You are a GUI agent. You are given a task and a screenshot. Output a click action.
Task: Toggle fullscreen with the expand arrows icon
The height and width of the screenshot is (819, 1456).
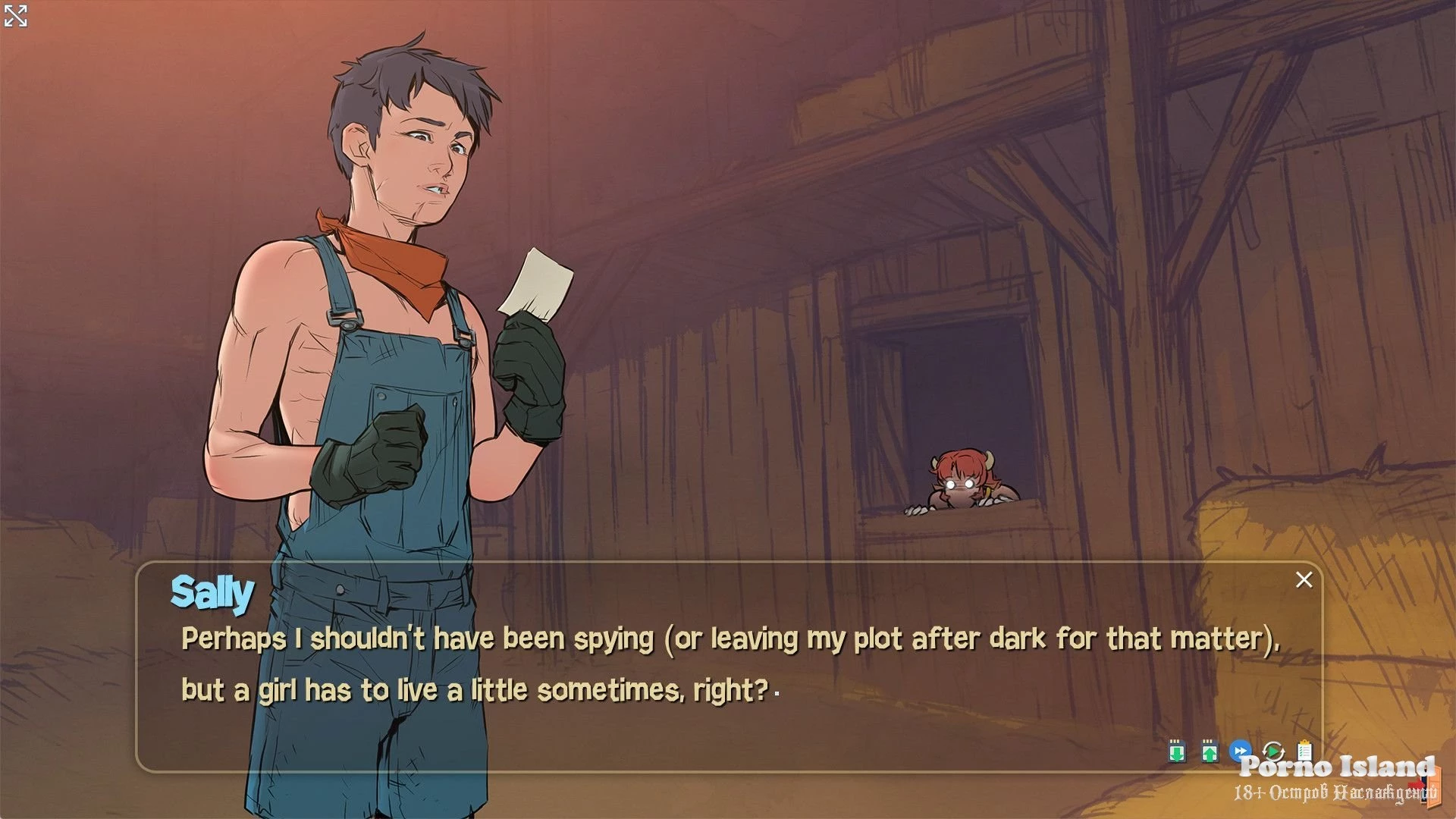pos(15,15)
